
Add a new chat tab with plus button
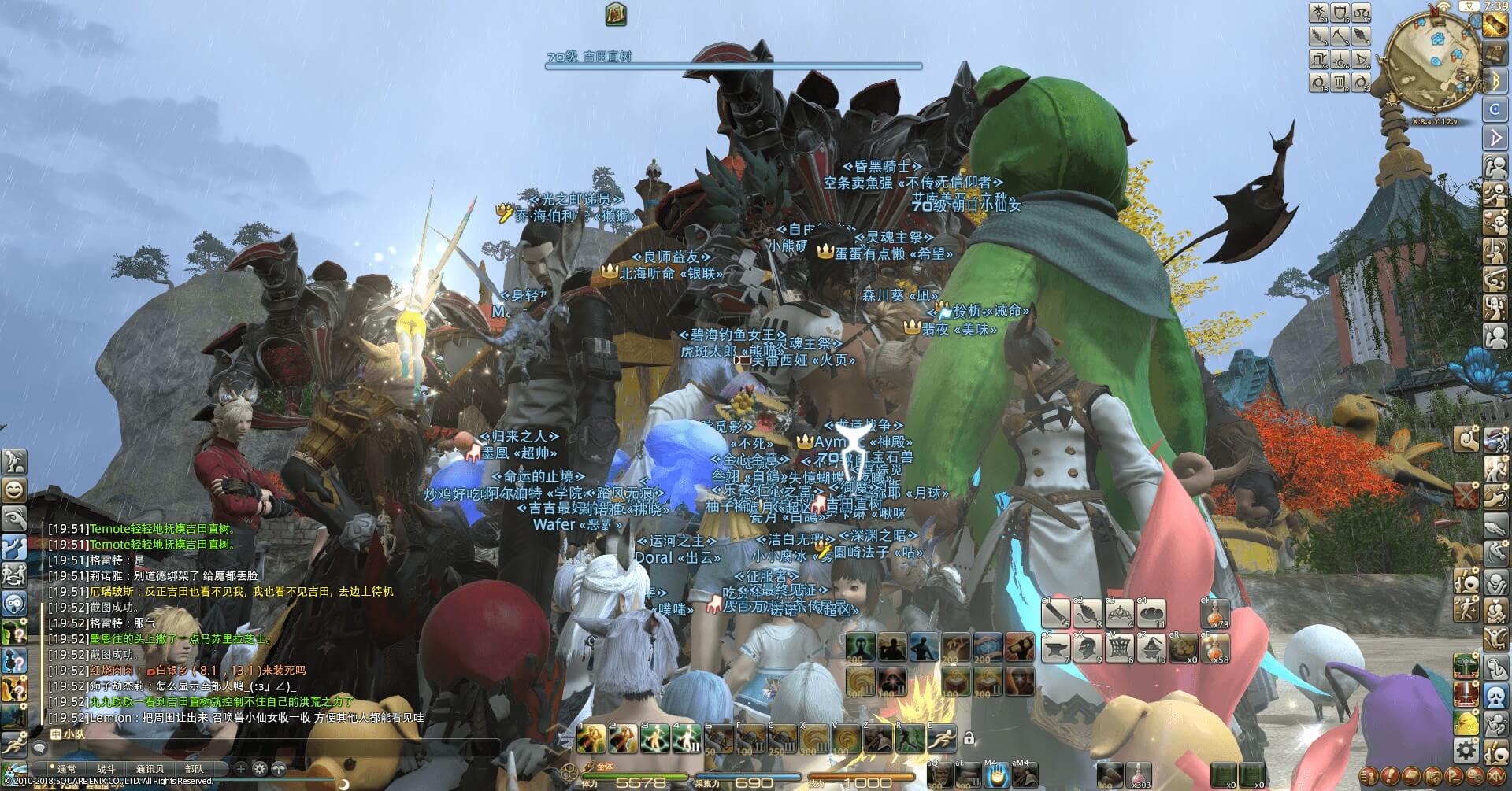[x=241, y=768]
